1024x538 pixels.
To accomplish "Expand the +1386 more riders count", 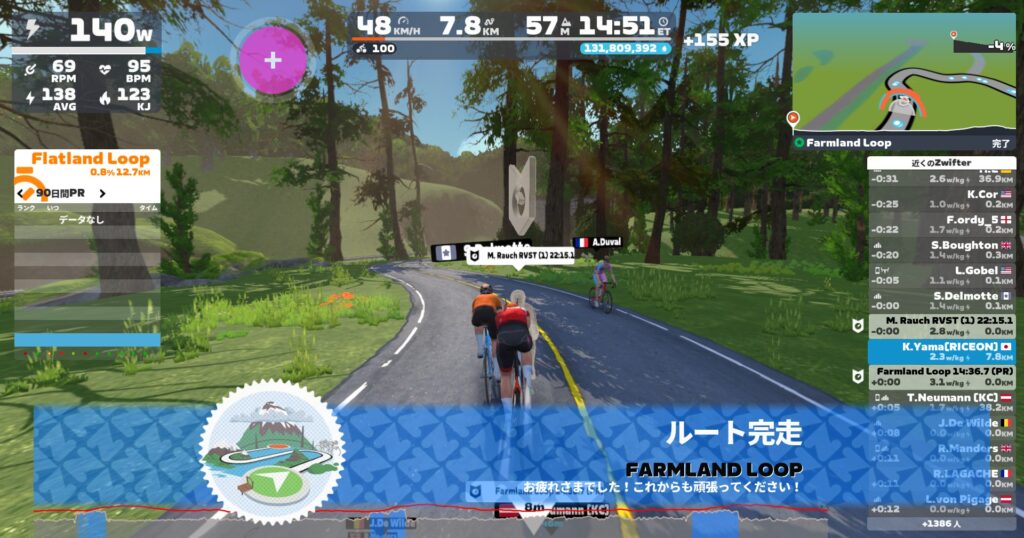I will pos(940,523).
